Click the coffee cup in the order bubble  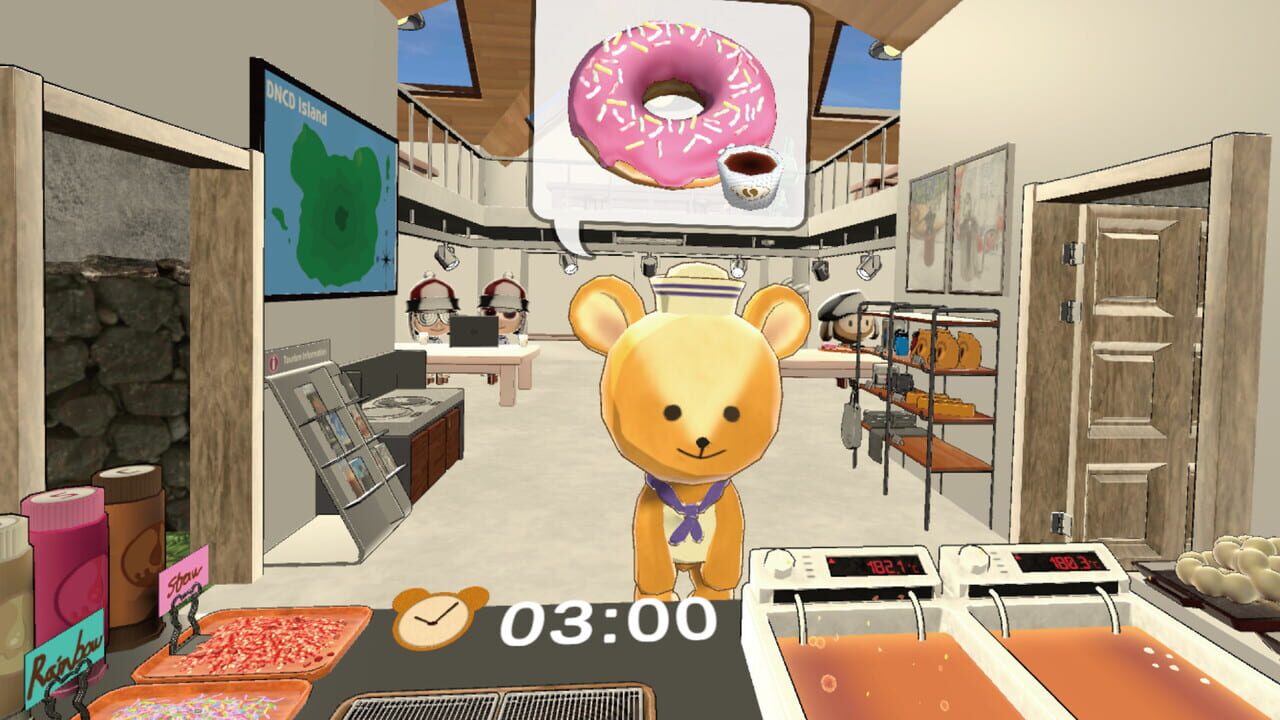point(752,177)
